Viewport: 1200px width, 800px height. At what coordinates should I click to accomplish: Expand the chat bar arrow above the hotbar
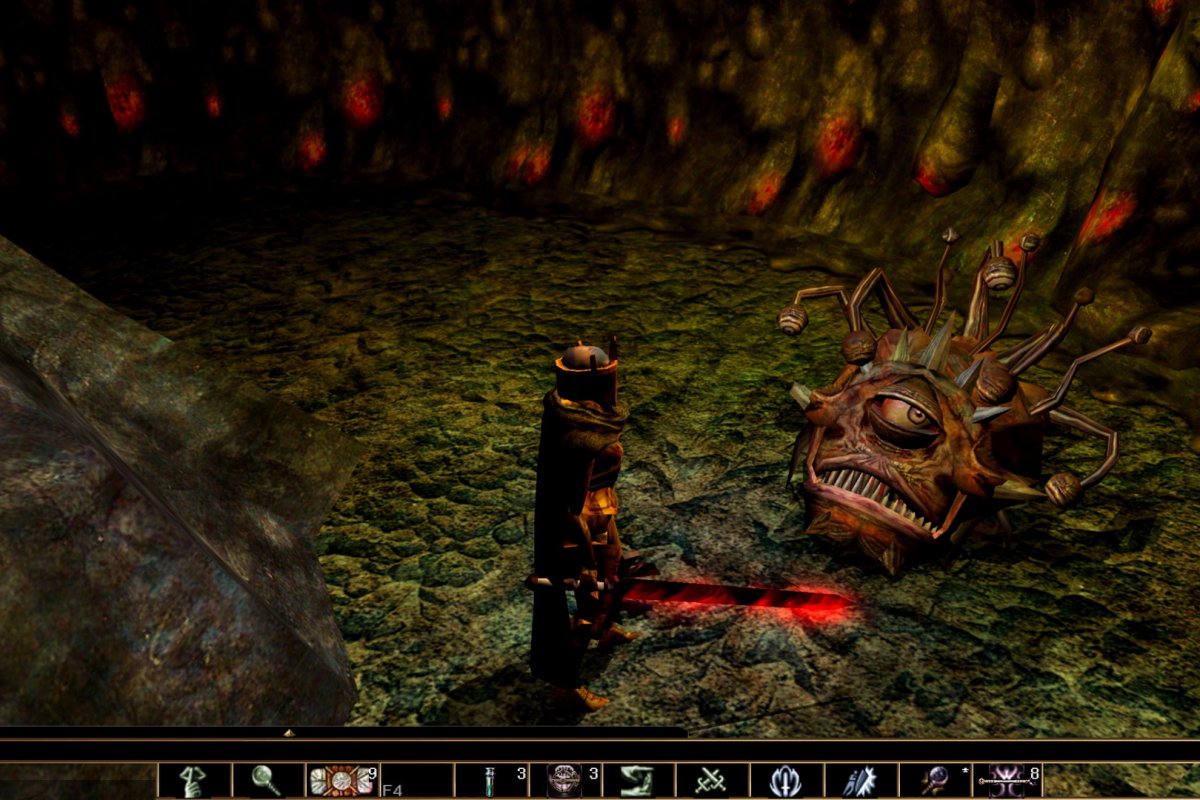289,733
